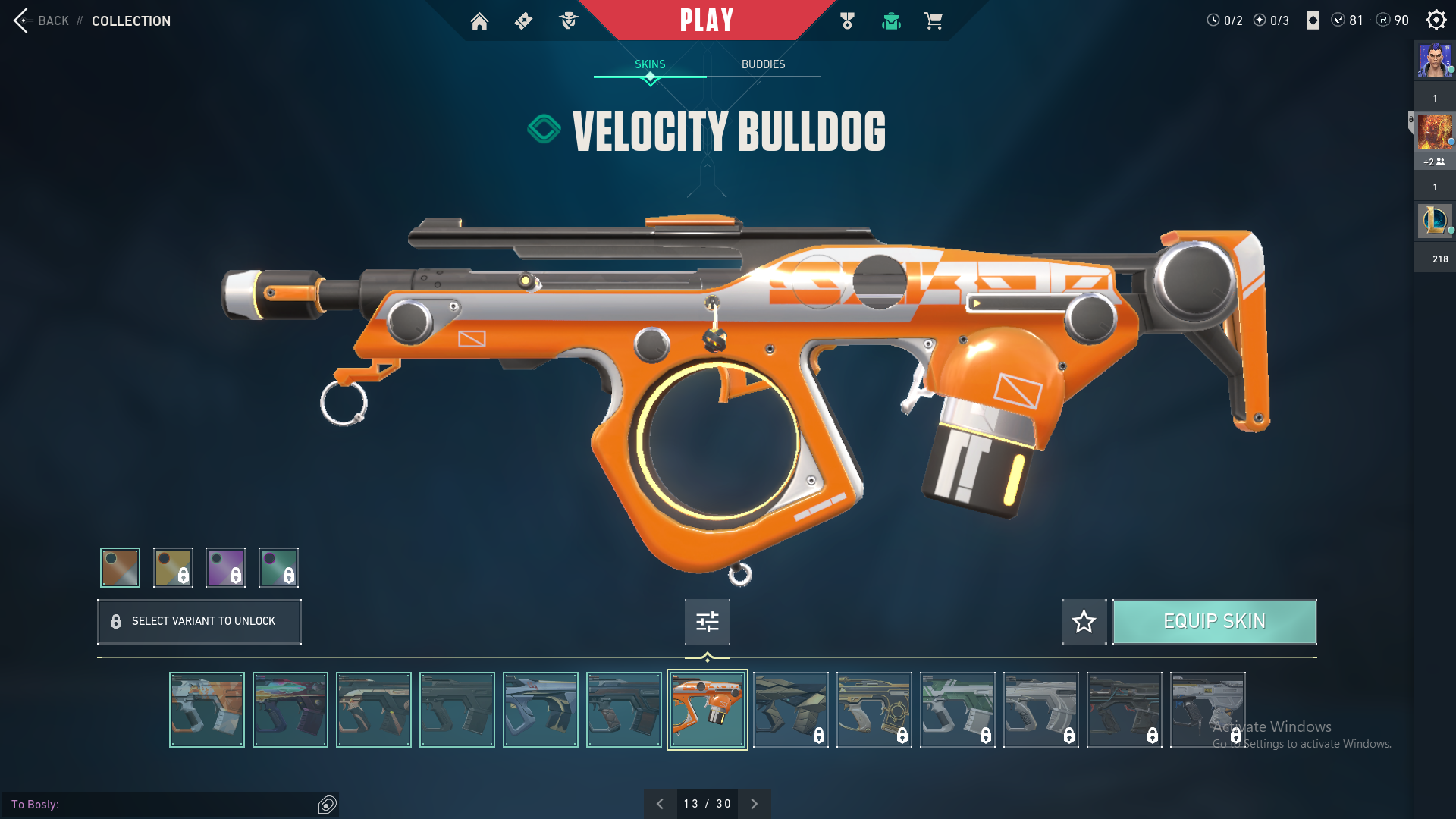
Task: Equip the Velocity Bulldog skin
Action: 1214,622
